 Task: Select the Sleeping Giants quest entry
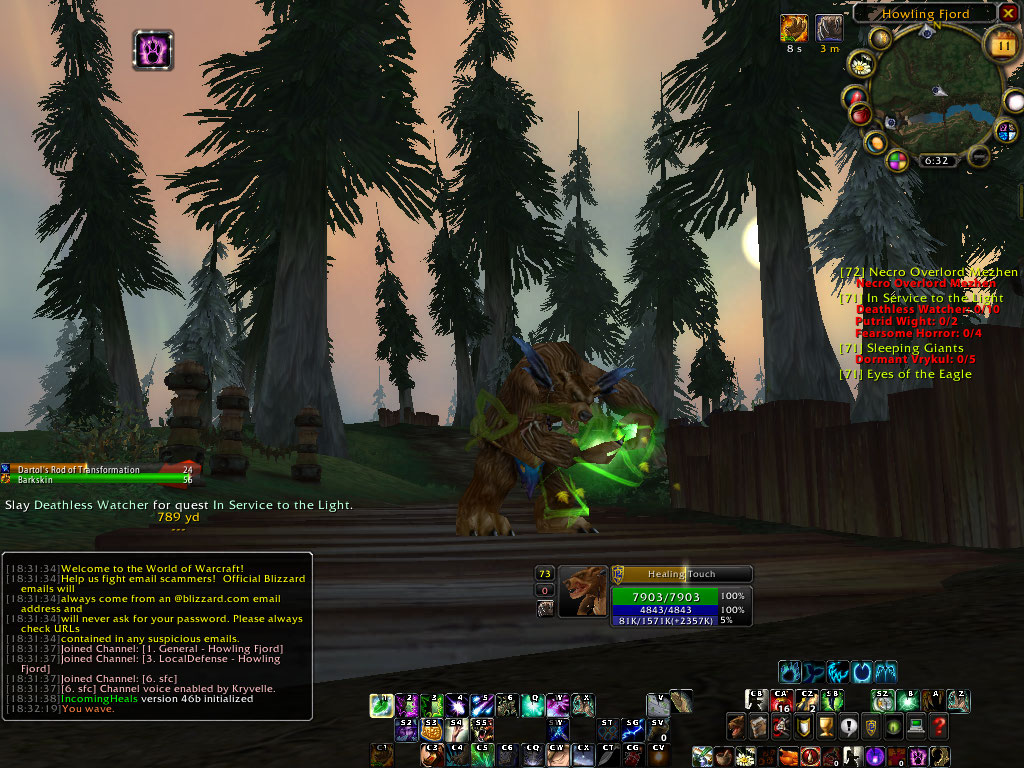tap(901, 348)
